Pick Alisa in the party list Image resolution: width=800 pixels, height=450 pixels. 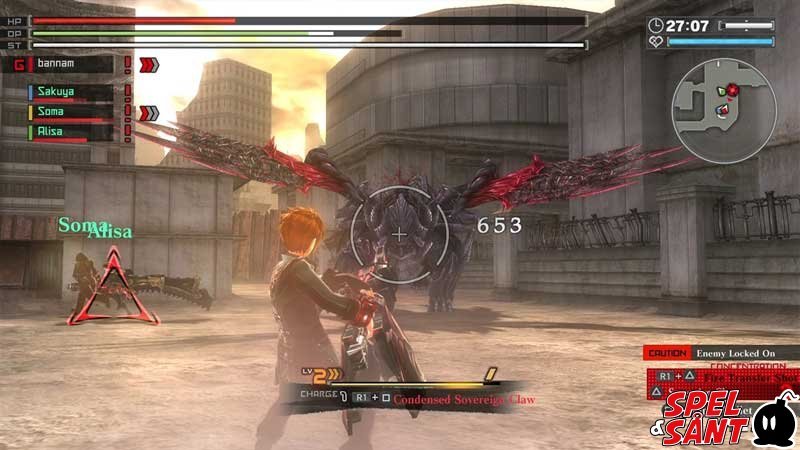pyautogui.click(x=70, y=131)
